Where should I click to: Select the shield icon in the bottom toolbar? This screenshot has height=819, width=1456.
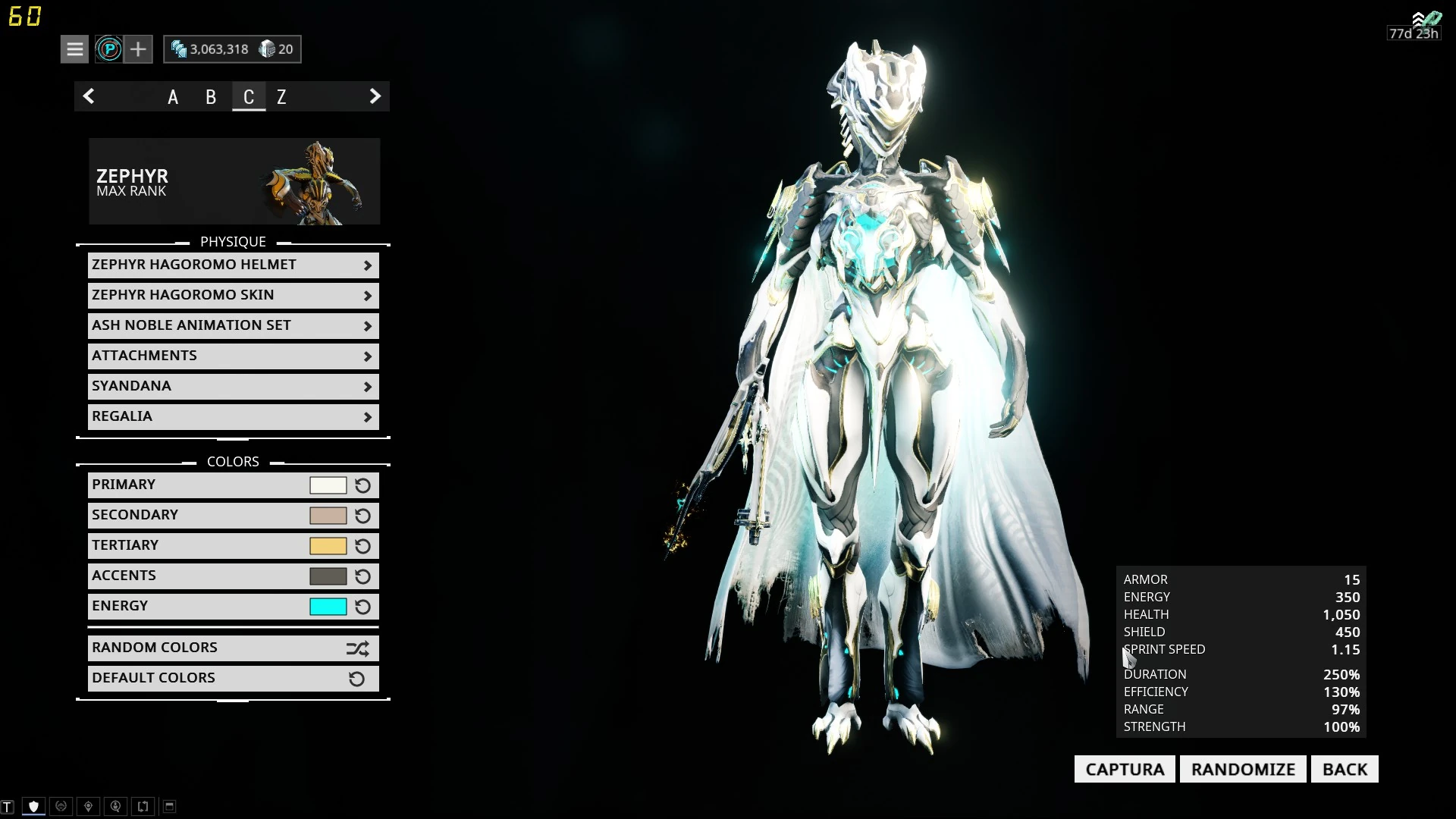click(x=34, y=806)
